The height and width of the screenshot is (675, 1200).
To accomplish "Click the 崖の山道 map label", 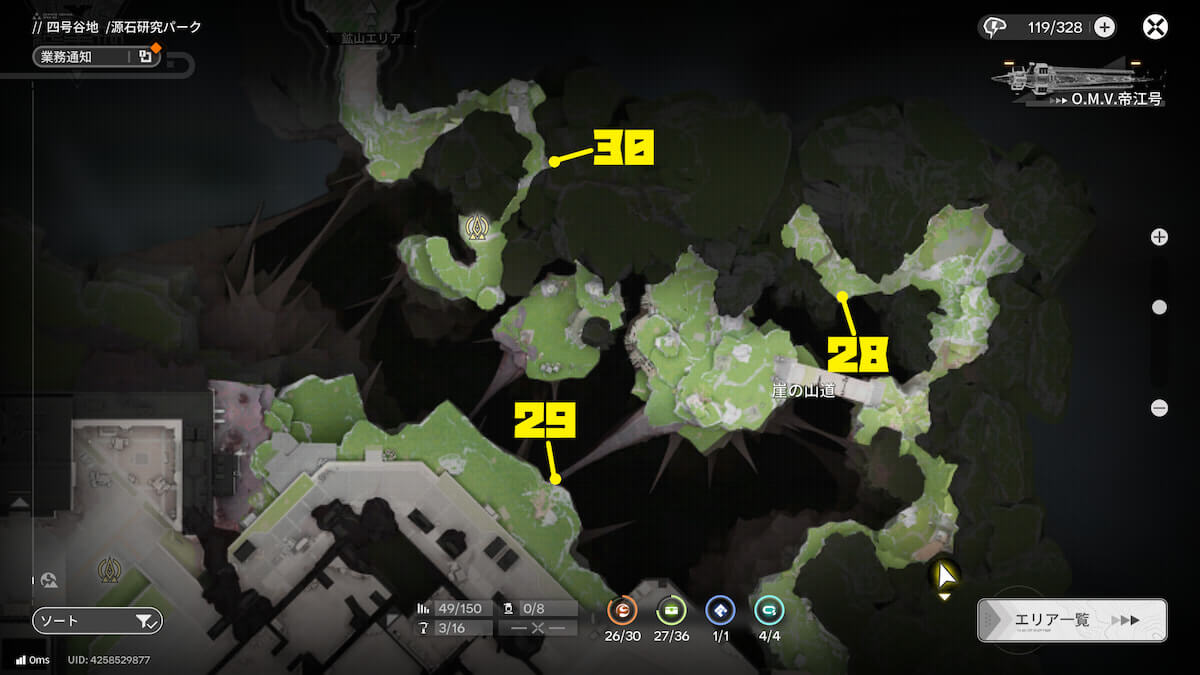I will 803,393.
